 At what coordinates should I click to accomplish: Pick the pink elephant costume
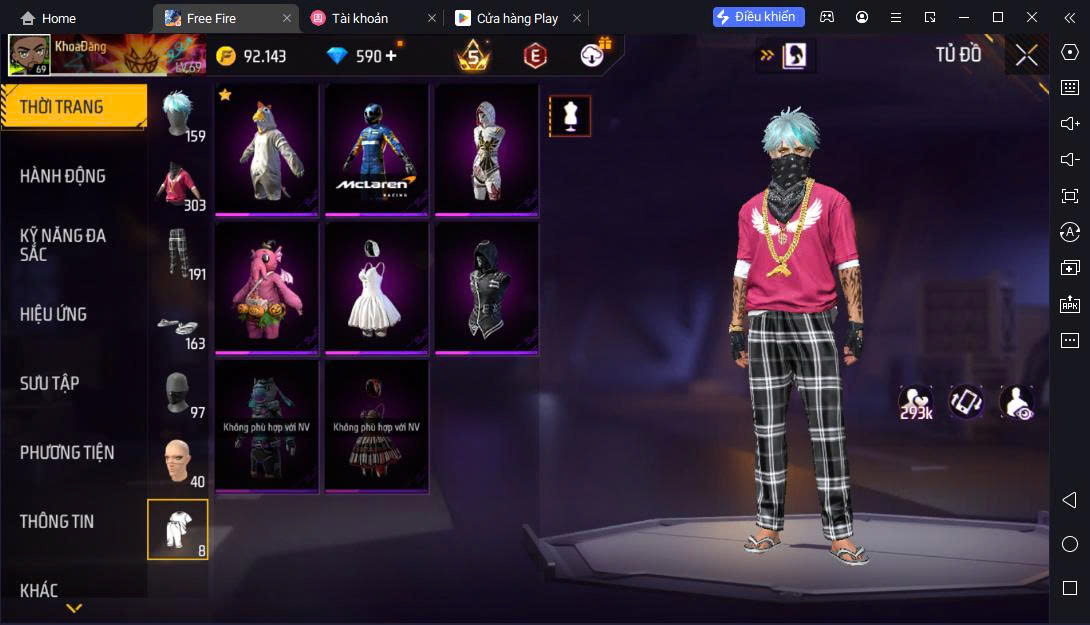tap(267, 288)
